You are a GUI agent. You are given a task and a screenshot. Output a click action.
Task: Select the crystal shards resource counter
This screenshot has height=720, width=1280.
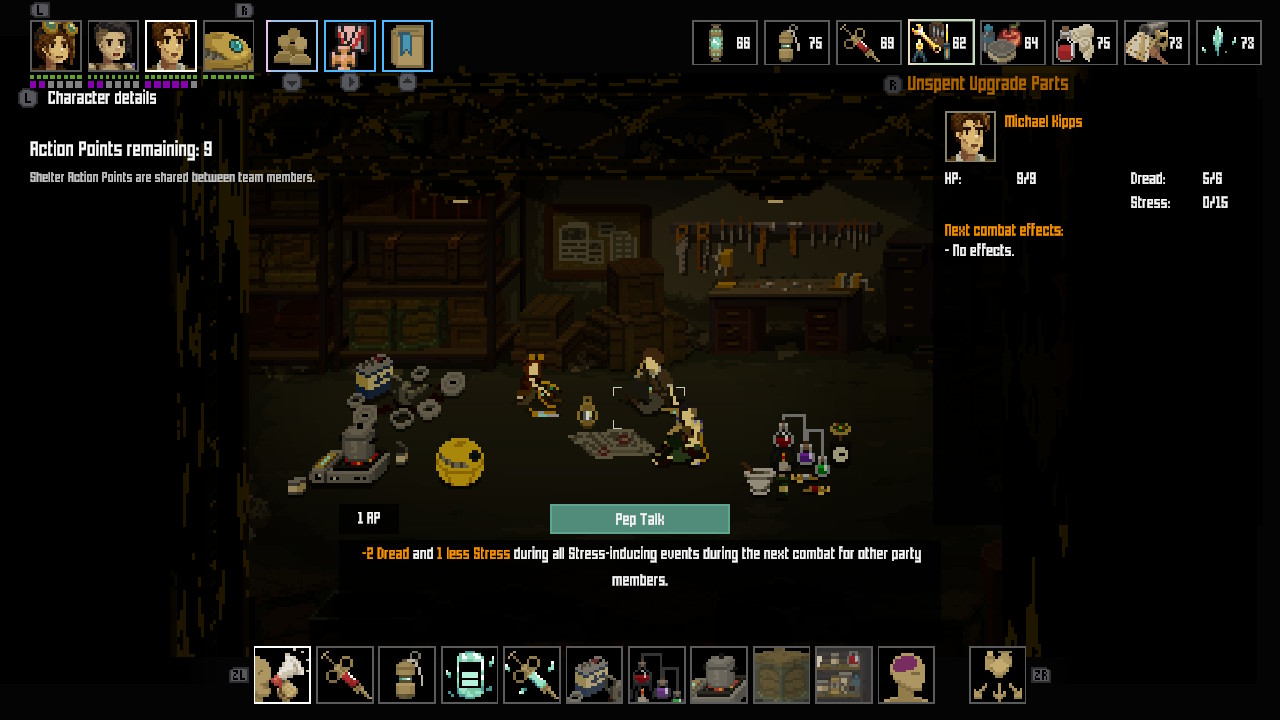[1229, 42]
